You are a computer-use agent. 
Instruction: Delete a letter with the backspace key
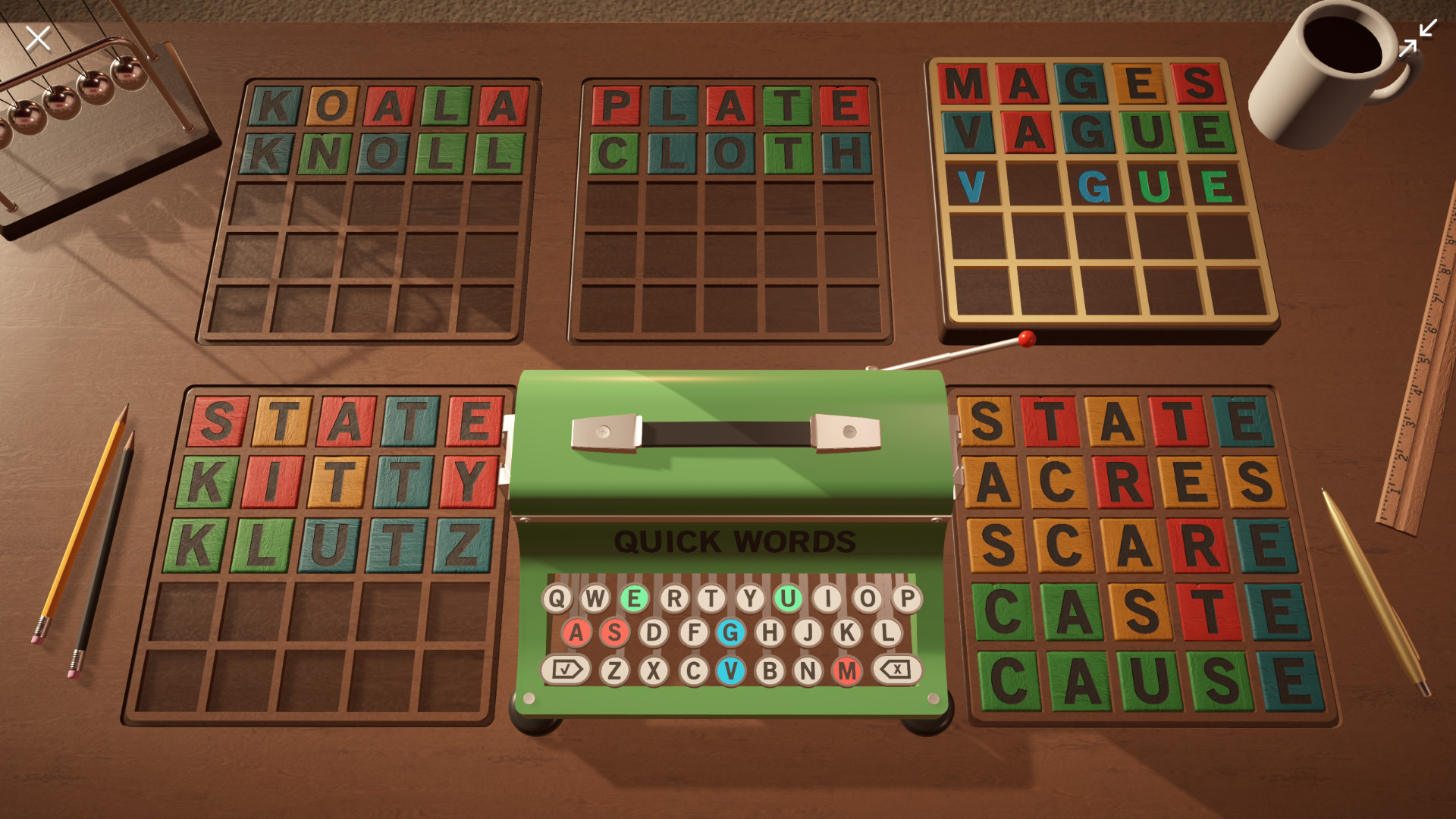tap(897, 668)
